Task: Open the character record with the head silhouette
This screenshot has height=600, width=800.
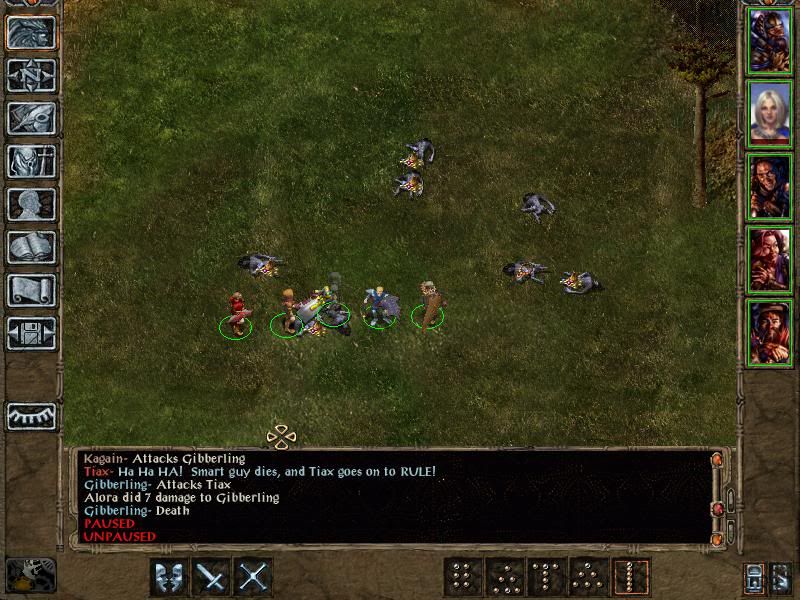Action: click(31, 204)
